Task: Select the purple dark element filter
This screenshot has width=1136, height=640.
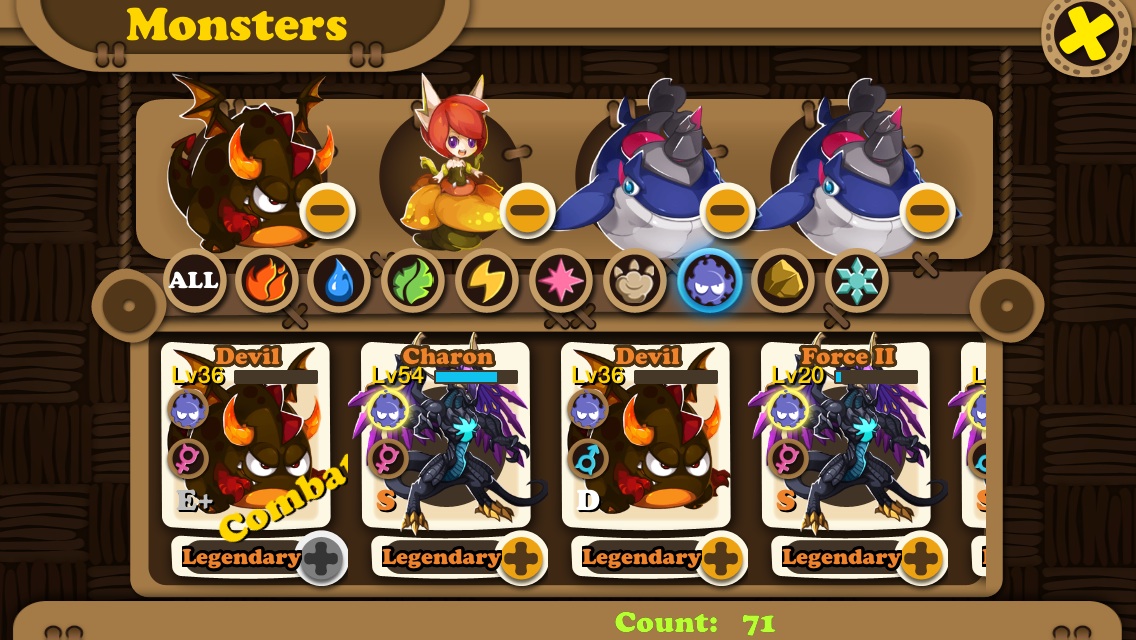Action: (x=709, y=280)
